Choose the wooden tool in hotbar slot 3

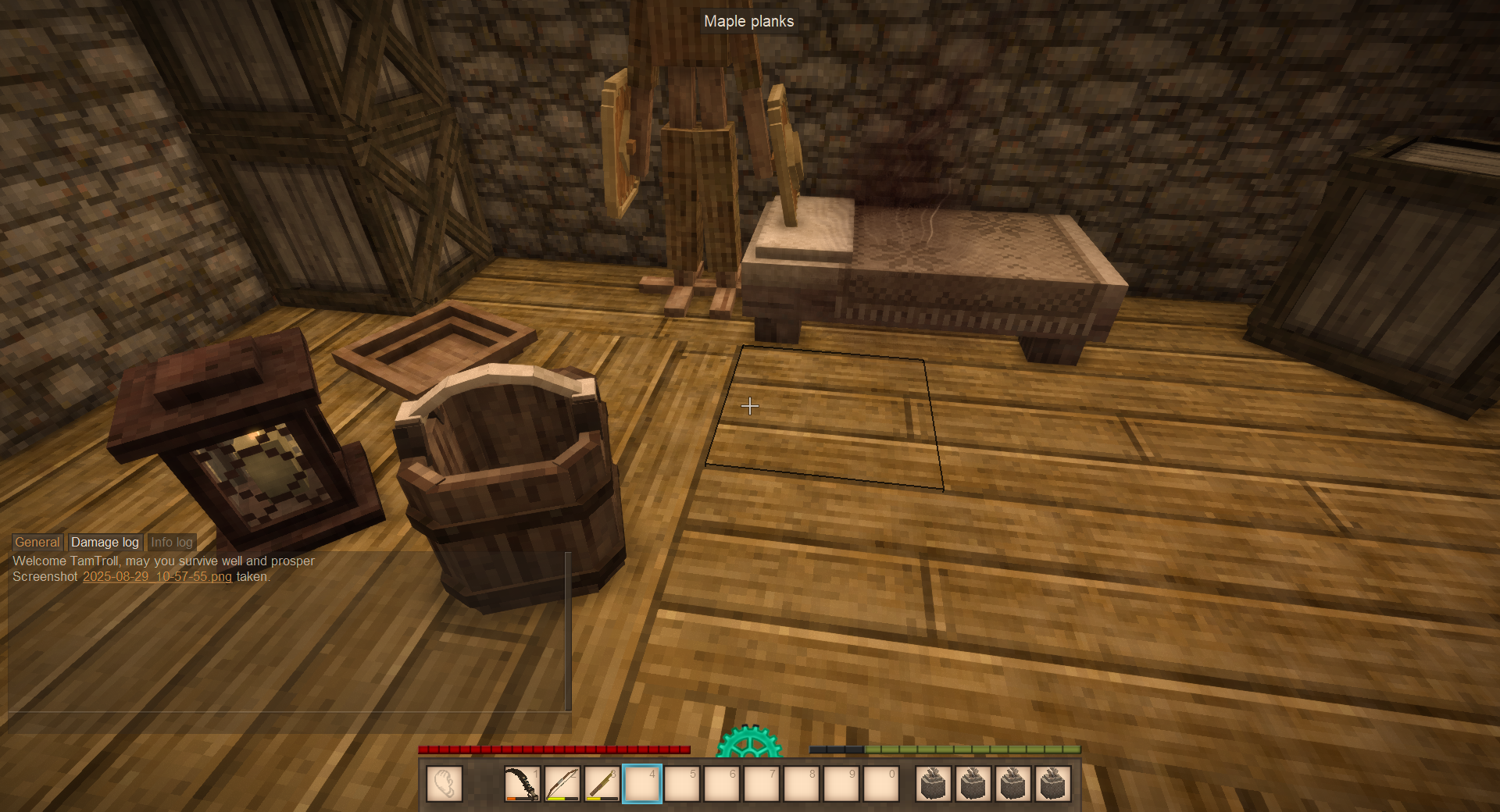tap(602, 784)
